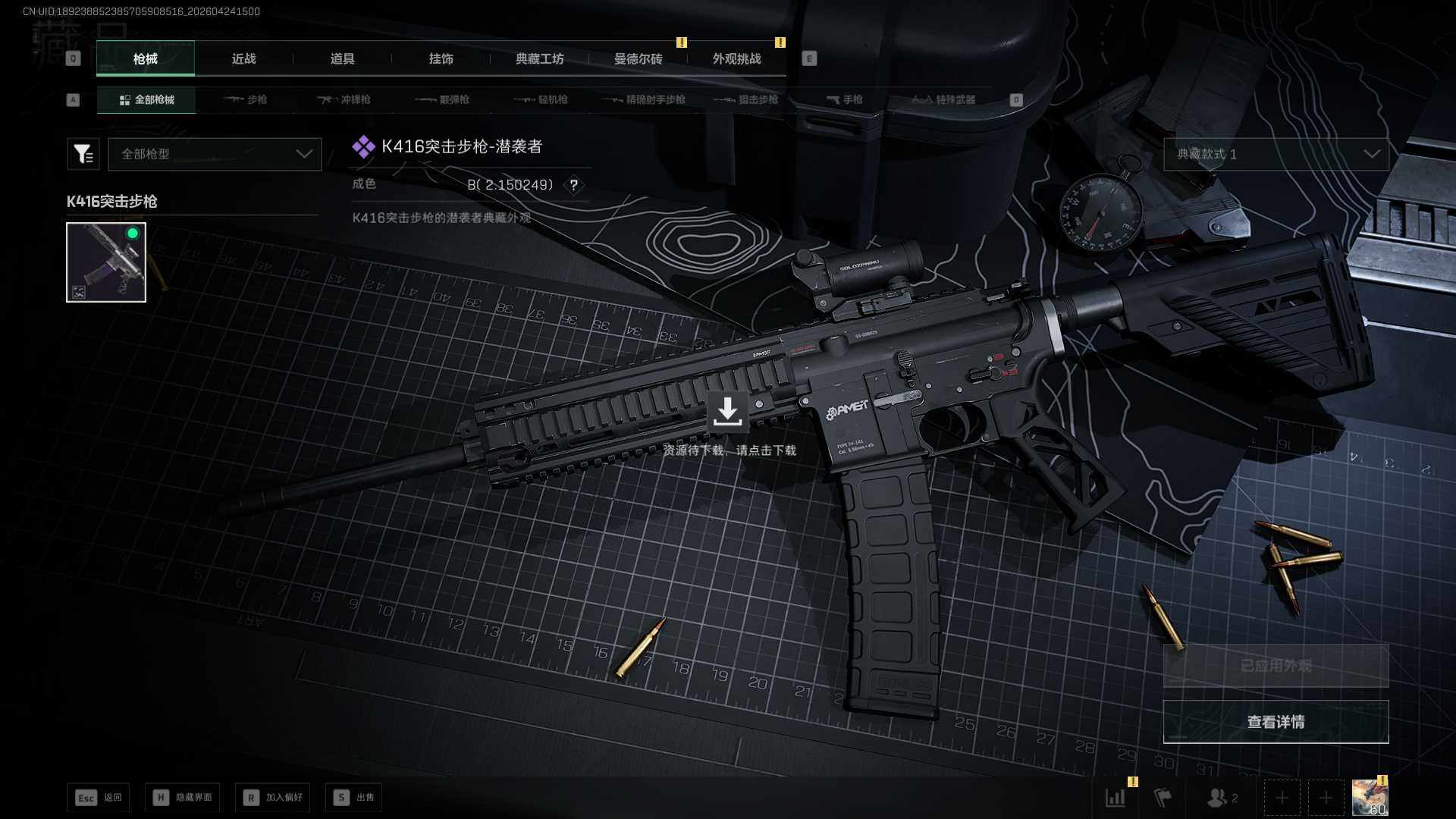Select the K416 skin thumbnail

(x=106, y=262)
